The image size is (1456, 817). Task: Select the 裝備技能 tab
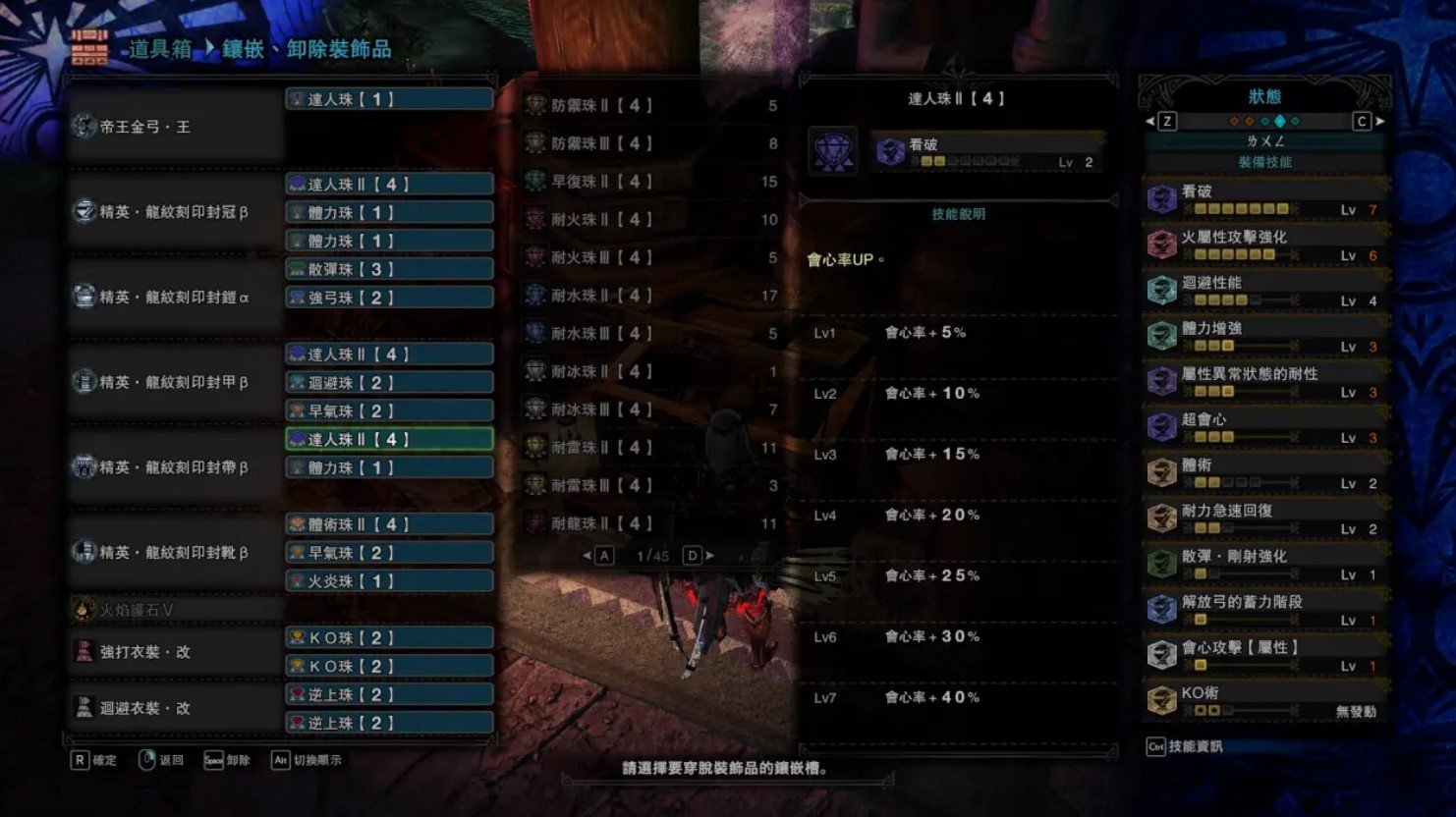click(x=1267, y=160)
